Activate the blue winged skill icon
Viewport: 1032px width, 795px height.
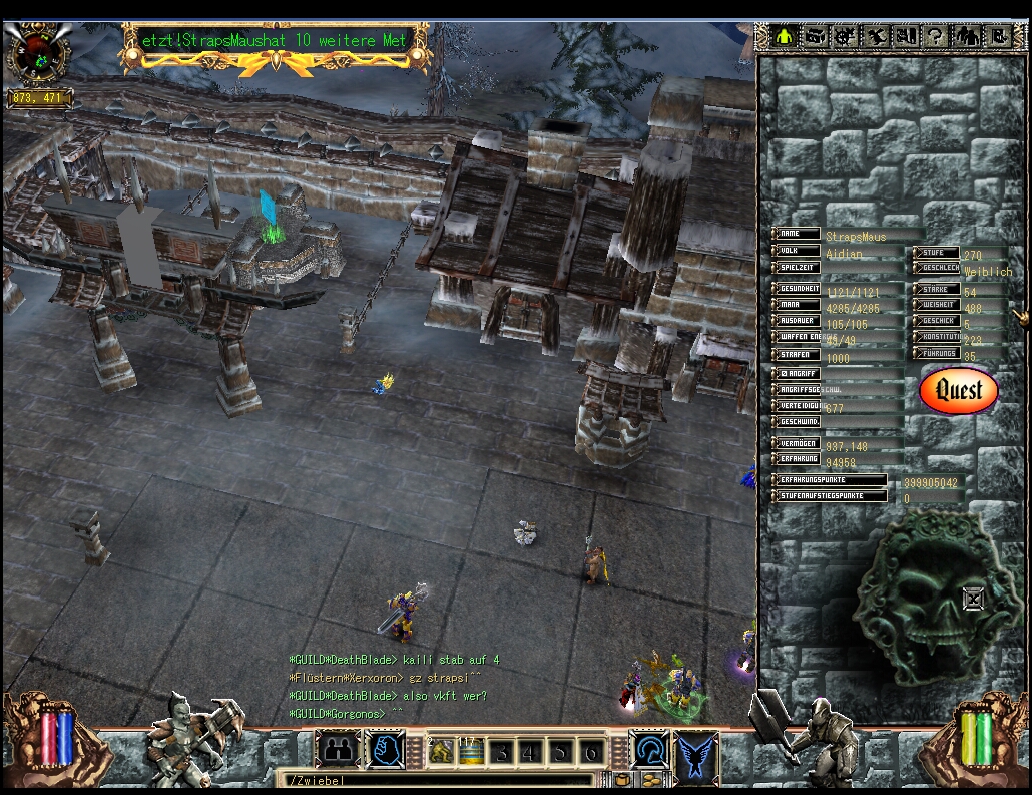[x=697, y=752]
